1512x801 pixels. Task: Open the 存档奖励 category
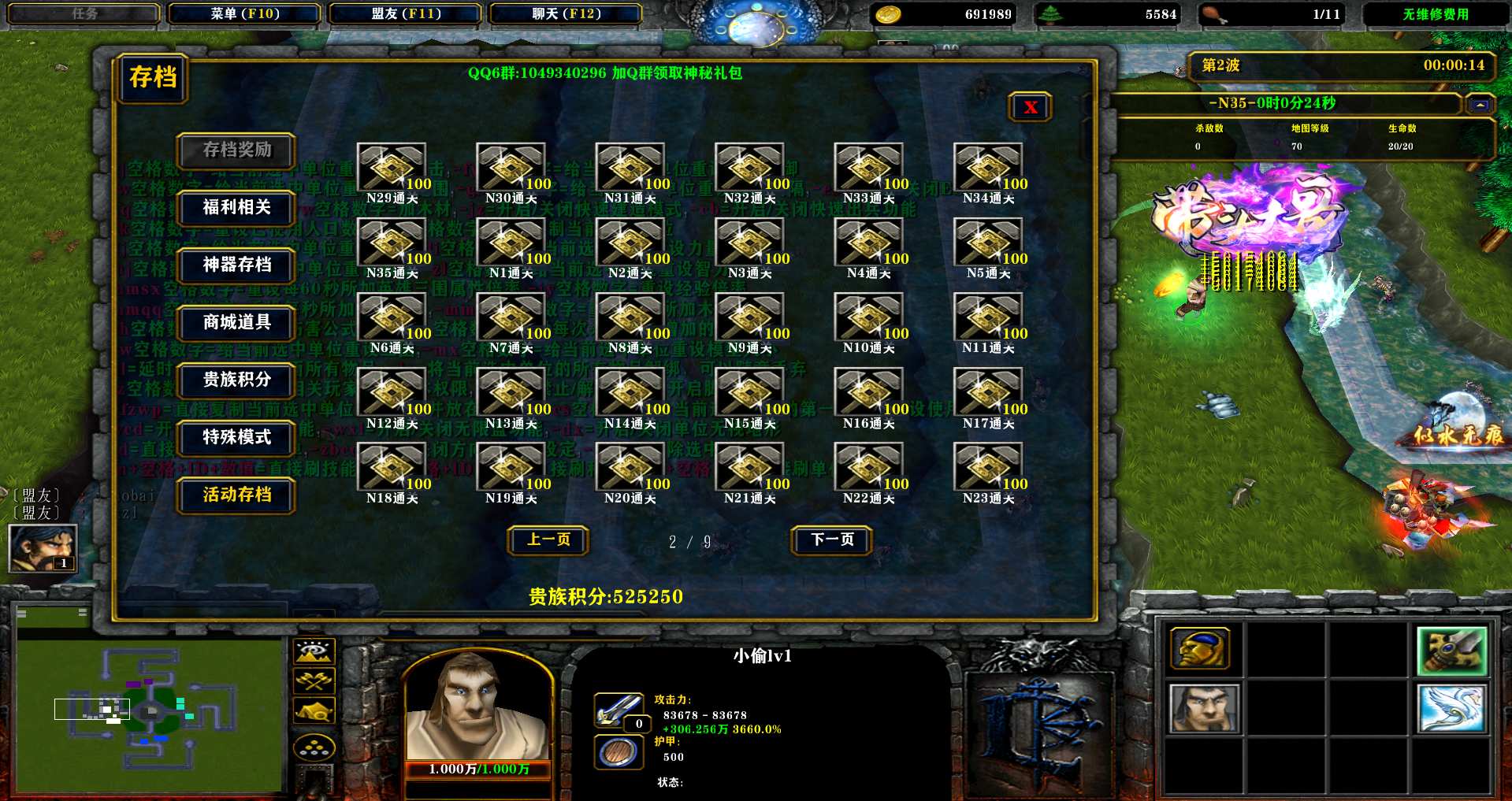click(x=236, y=150)
